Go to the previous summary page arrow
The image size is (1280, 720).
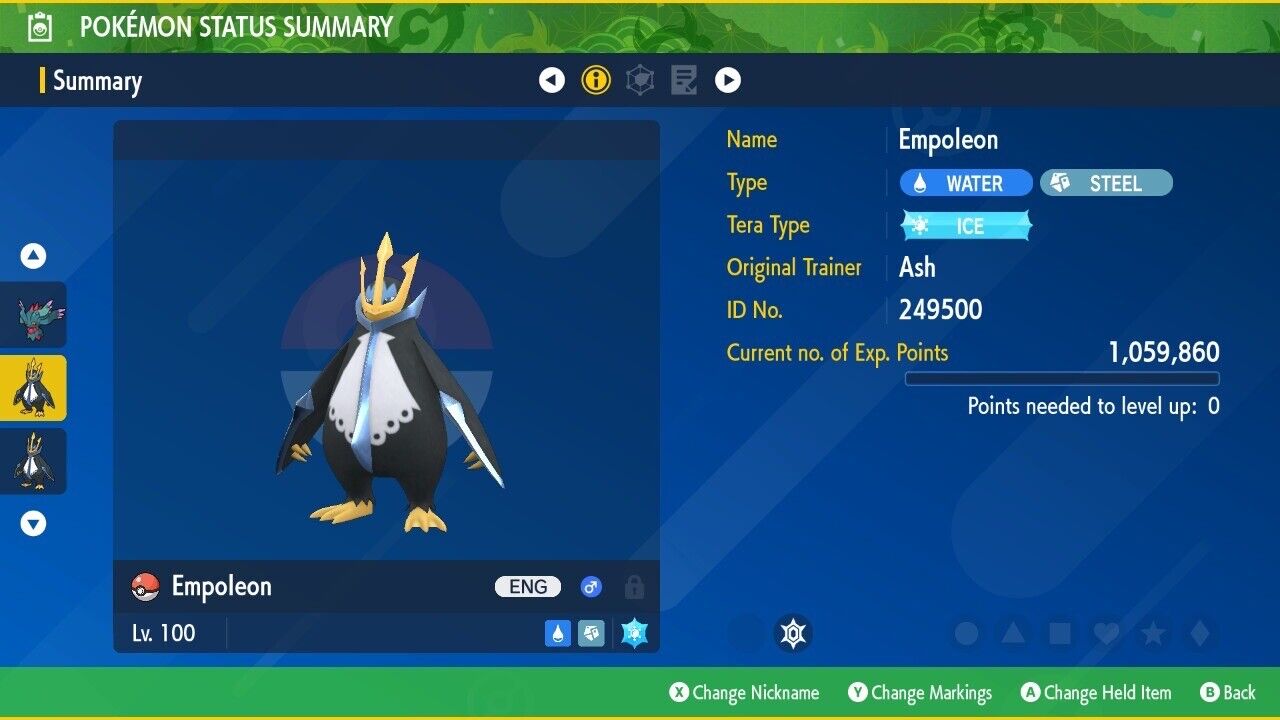(x=552, y=80)
